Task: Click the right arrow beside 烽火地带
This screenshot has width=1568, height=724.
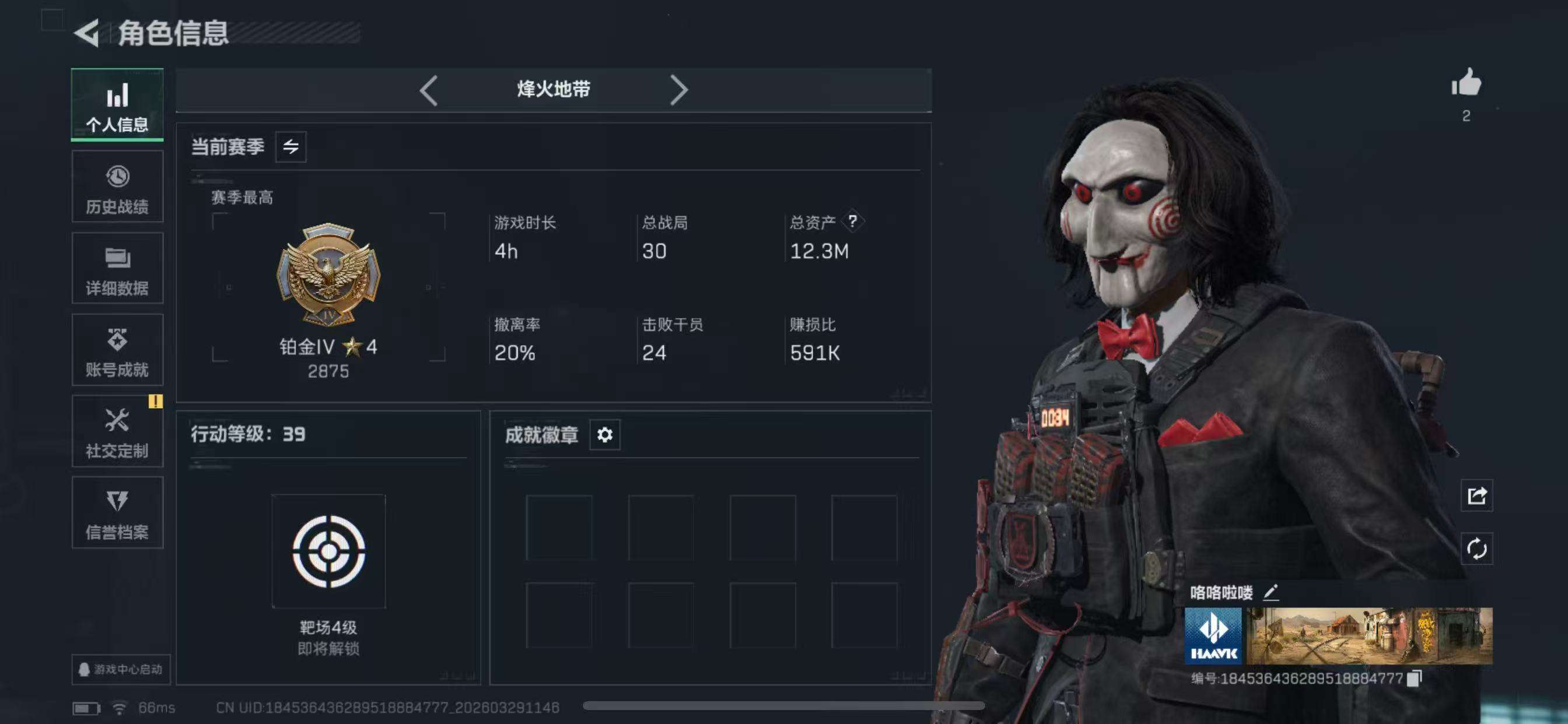Action: point(678,91)
